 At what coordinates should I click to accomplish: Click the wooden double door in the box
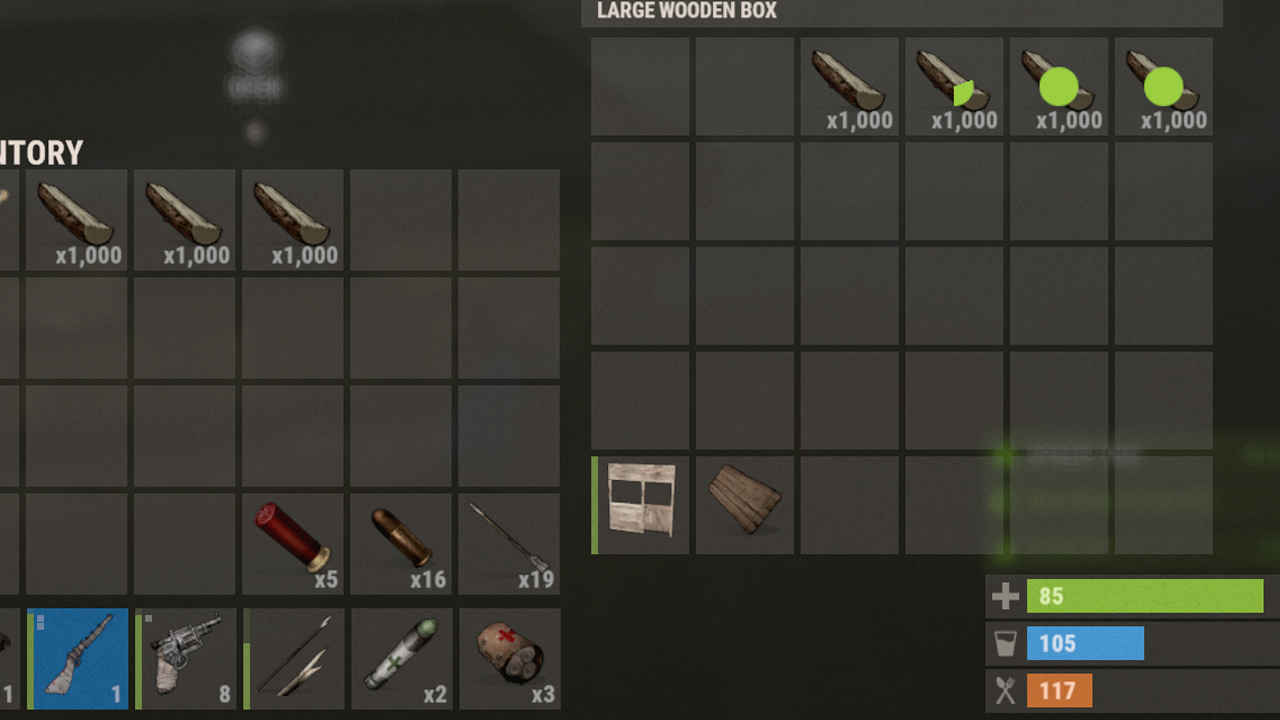tap(639, 505)
